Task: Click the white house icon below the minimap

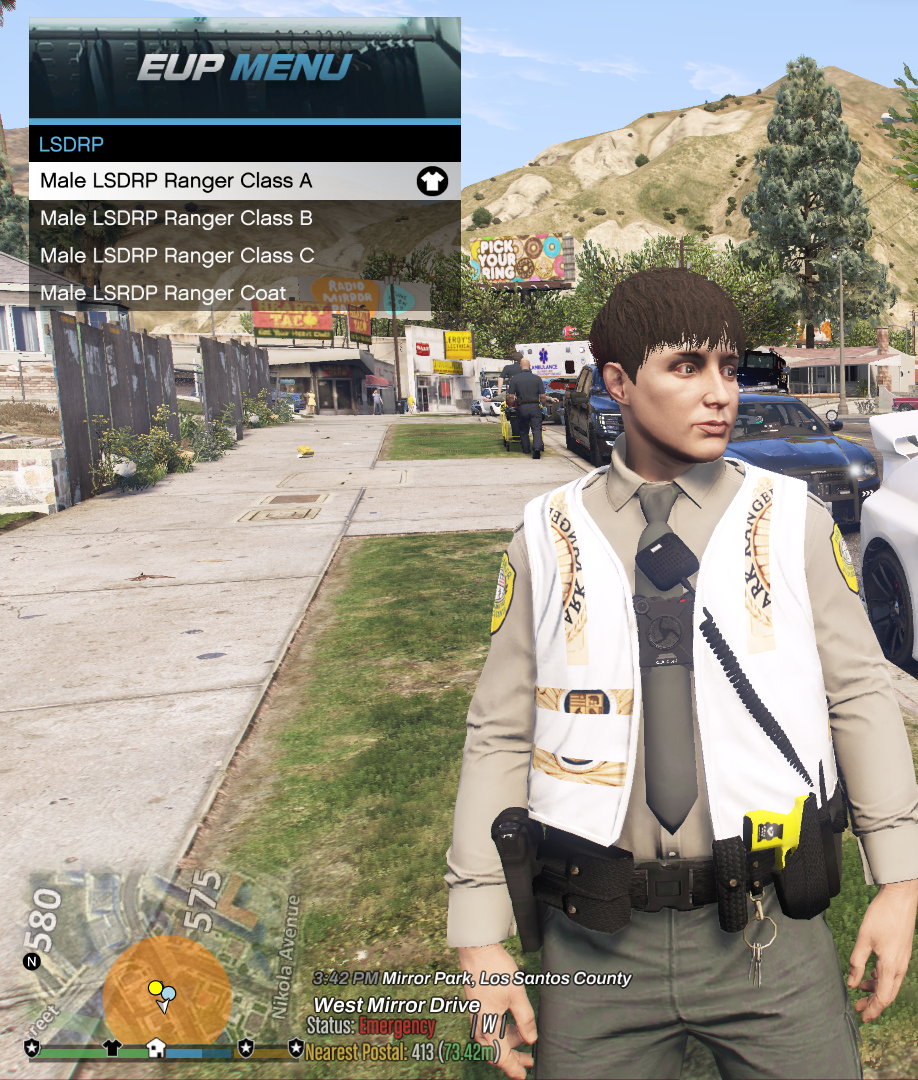Action: (156, 1048)
